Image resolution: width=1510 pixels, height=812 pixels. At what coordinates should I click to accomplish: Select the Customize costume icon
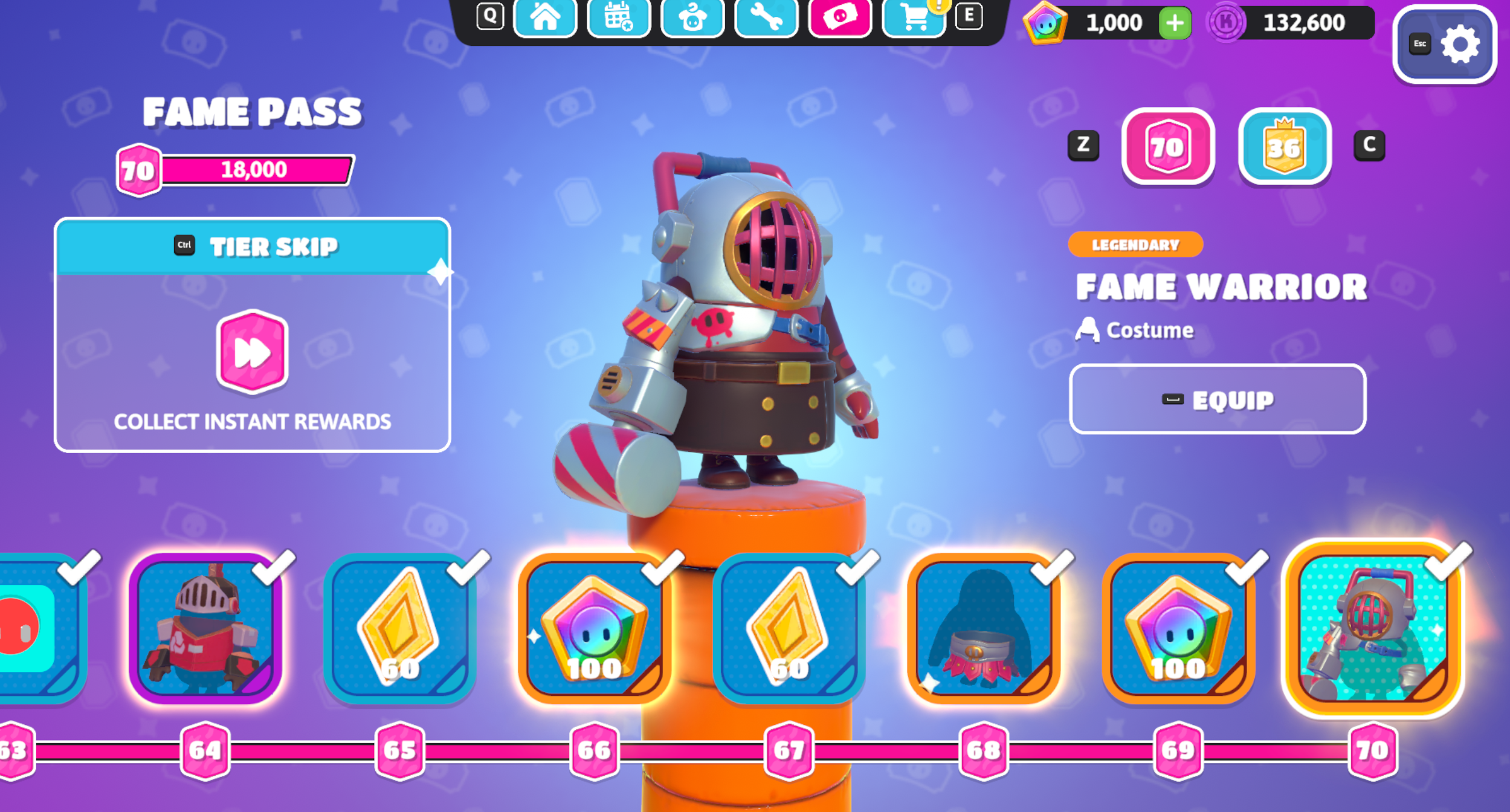(x=693, y=18)
